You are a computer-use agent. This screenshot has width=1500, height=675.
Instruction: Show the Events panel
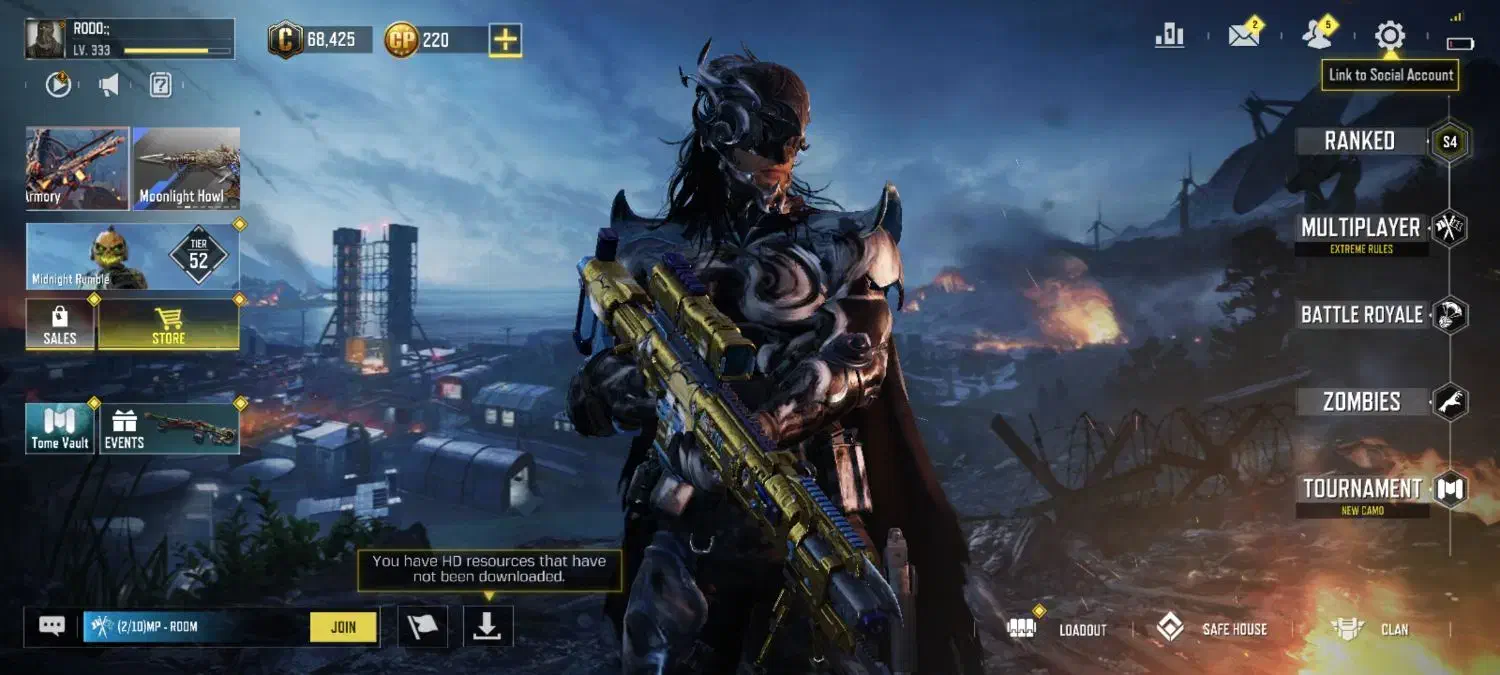click(168, 429)
